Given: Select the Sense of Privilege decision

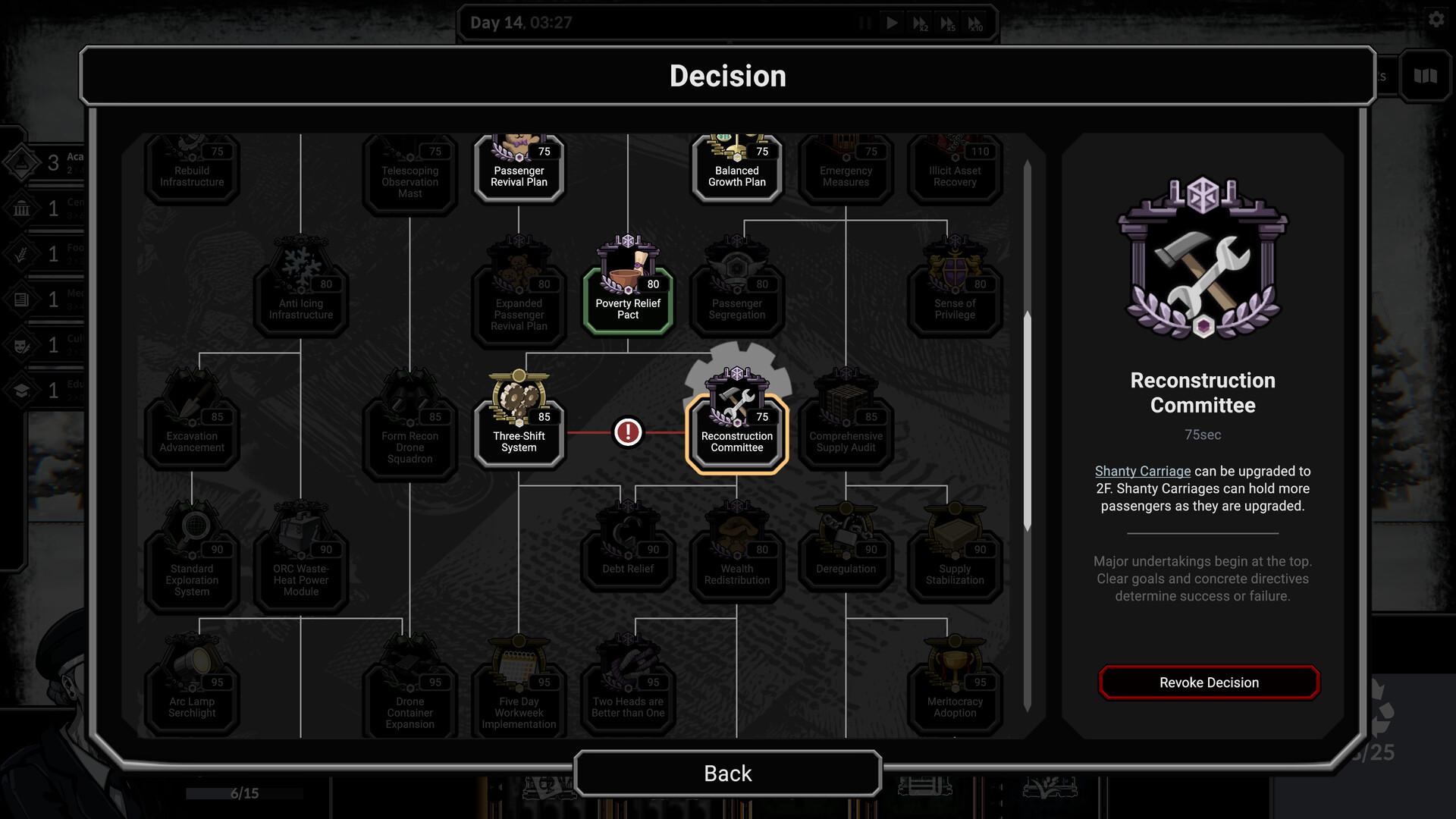Looking at the screenshot, I should (955, 292).
